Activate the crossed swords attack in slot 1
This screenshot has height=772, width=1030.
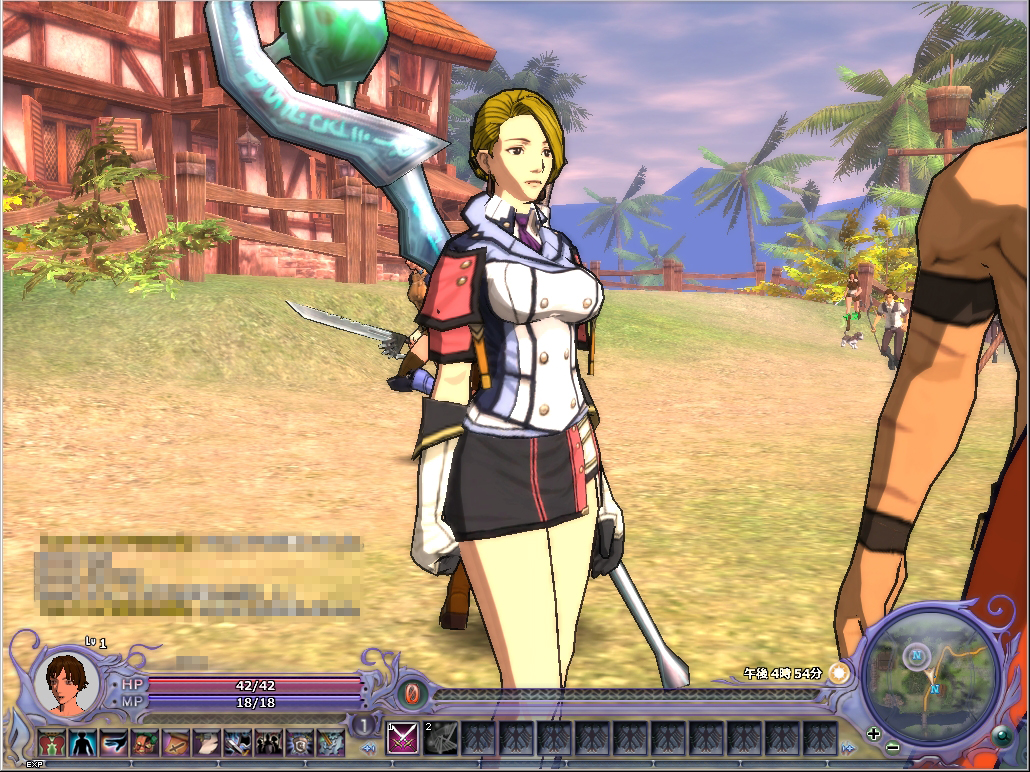(x=402, y=738)
